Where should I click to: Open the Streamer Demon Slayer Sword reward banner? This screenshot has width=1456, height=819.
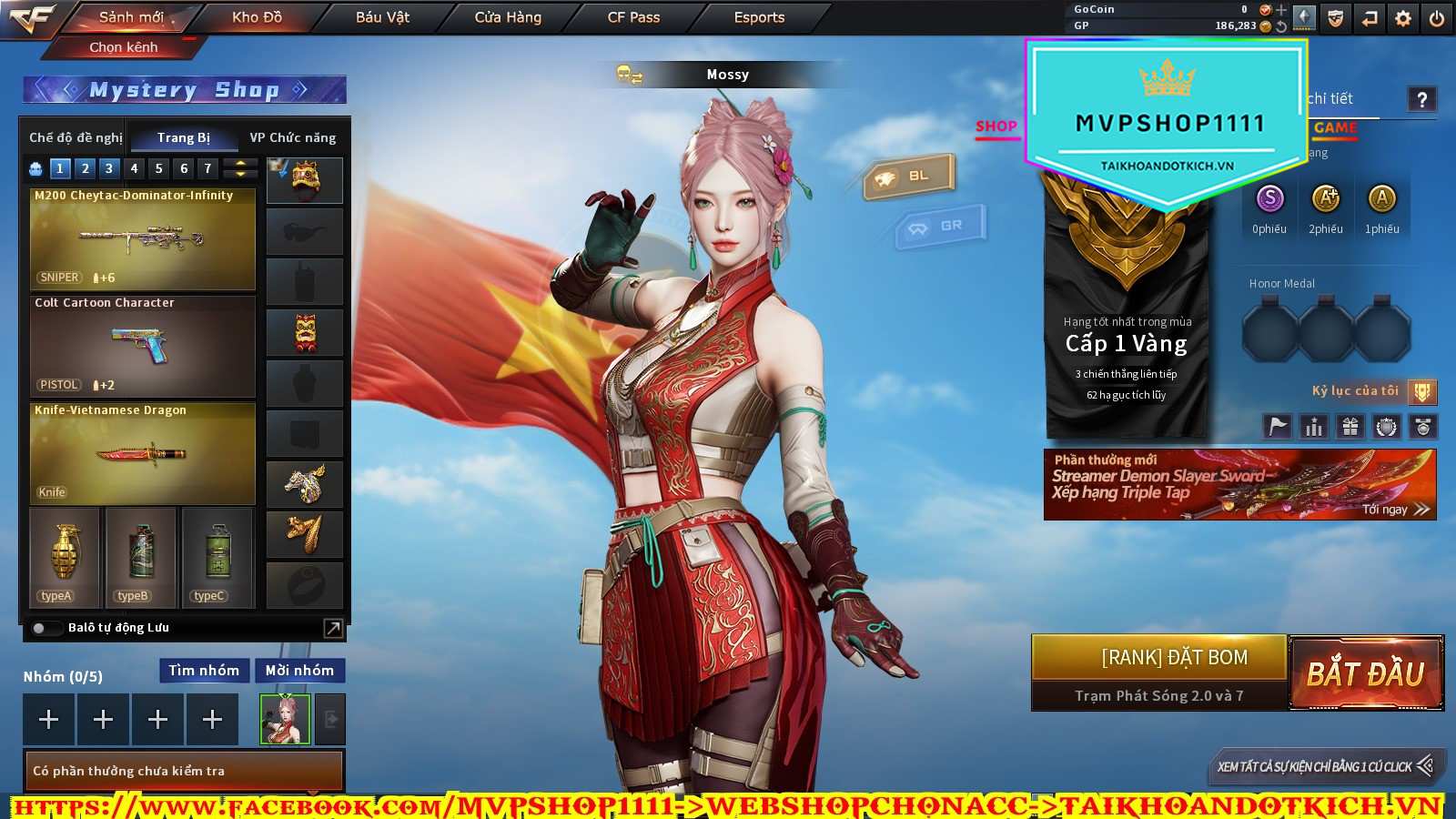pyautogui.click(x=1239, y=485)
